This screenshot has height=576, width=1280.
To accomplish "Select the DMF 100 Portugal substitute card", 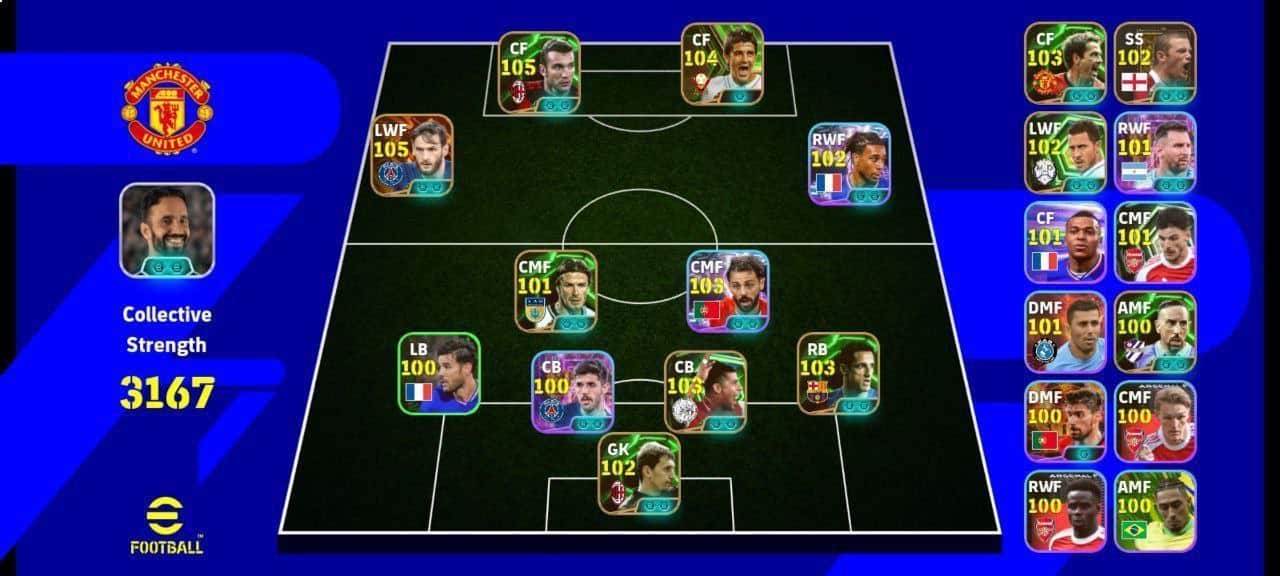I will coord(1065,422).
